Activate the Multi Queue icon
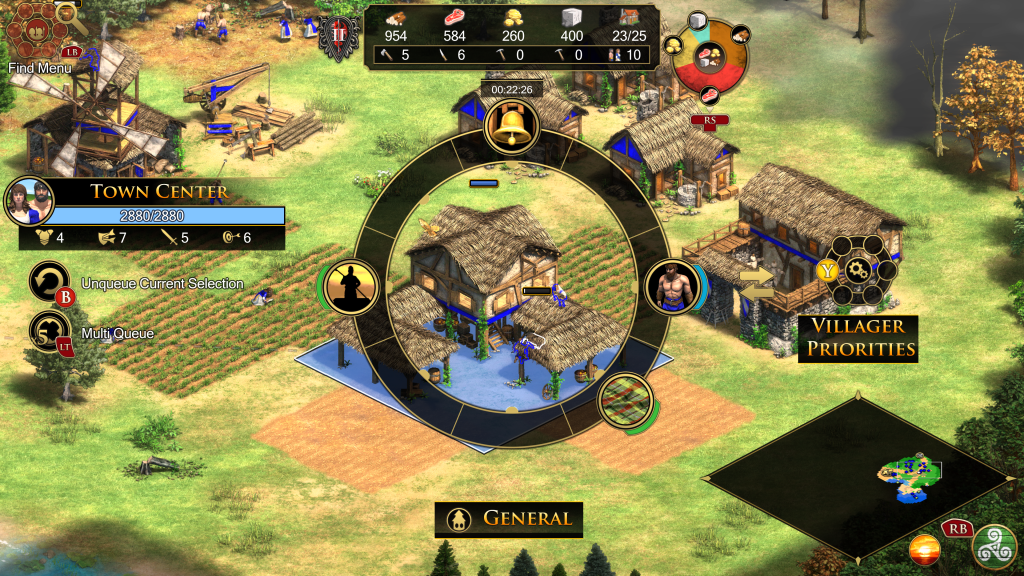 (51, 332)
